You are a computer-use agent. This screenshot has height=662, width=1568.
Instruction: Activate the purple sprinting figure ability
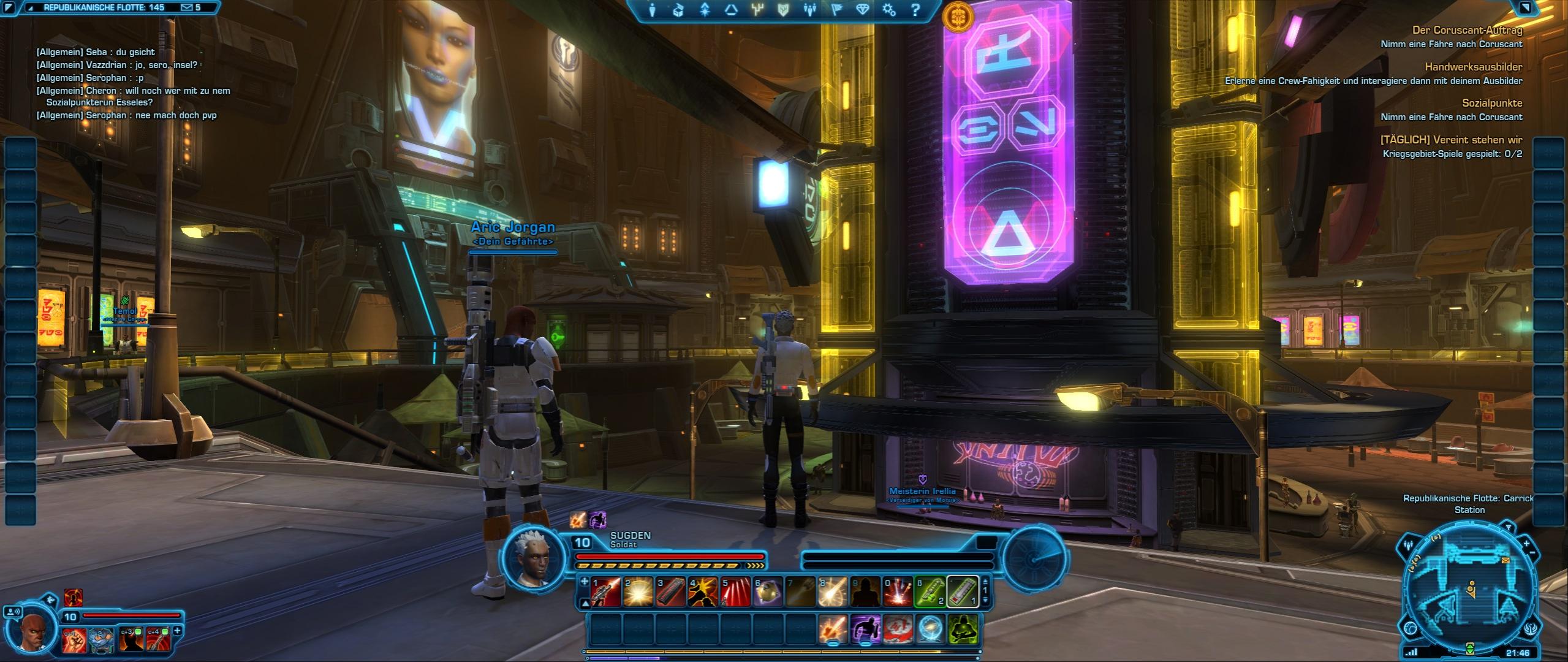click(865, 630)
